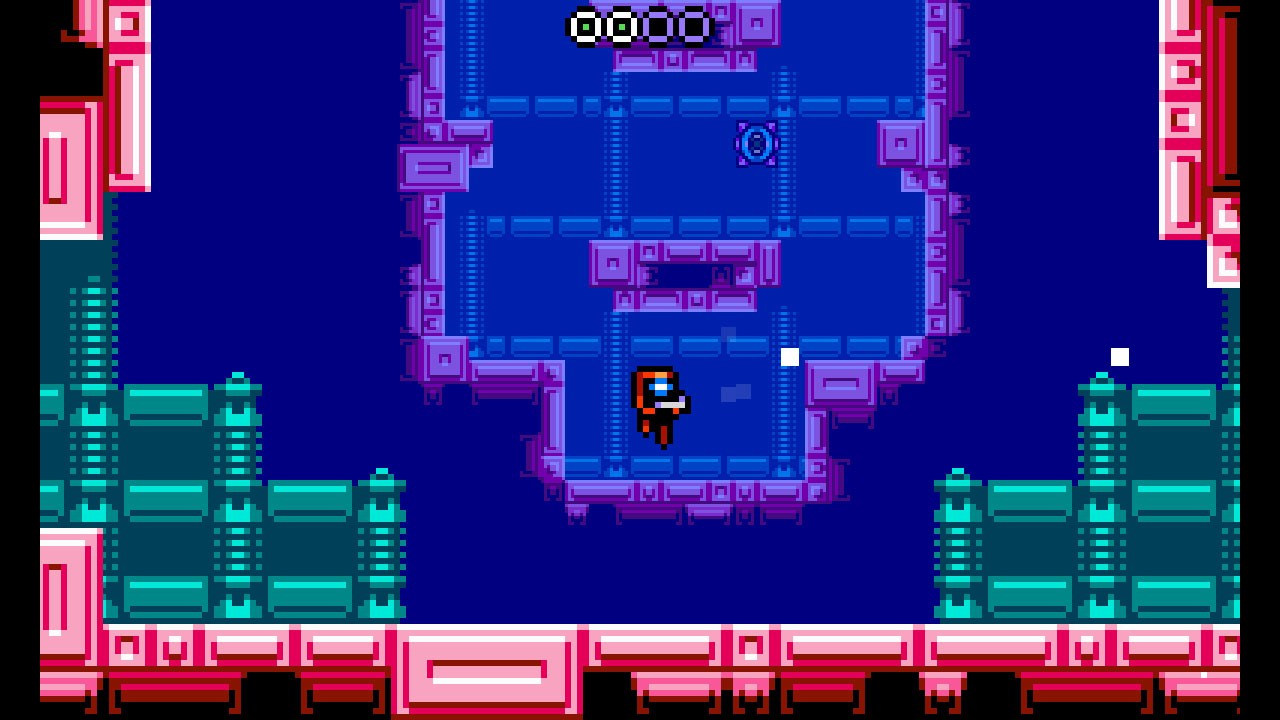The height and width of the screenshot is (720, 1280).
Task: Click the third empty health orb
Action: (x=659, y=27)
